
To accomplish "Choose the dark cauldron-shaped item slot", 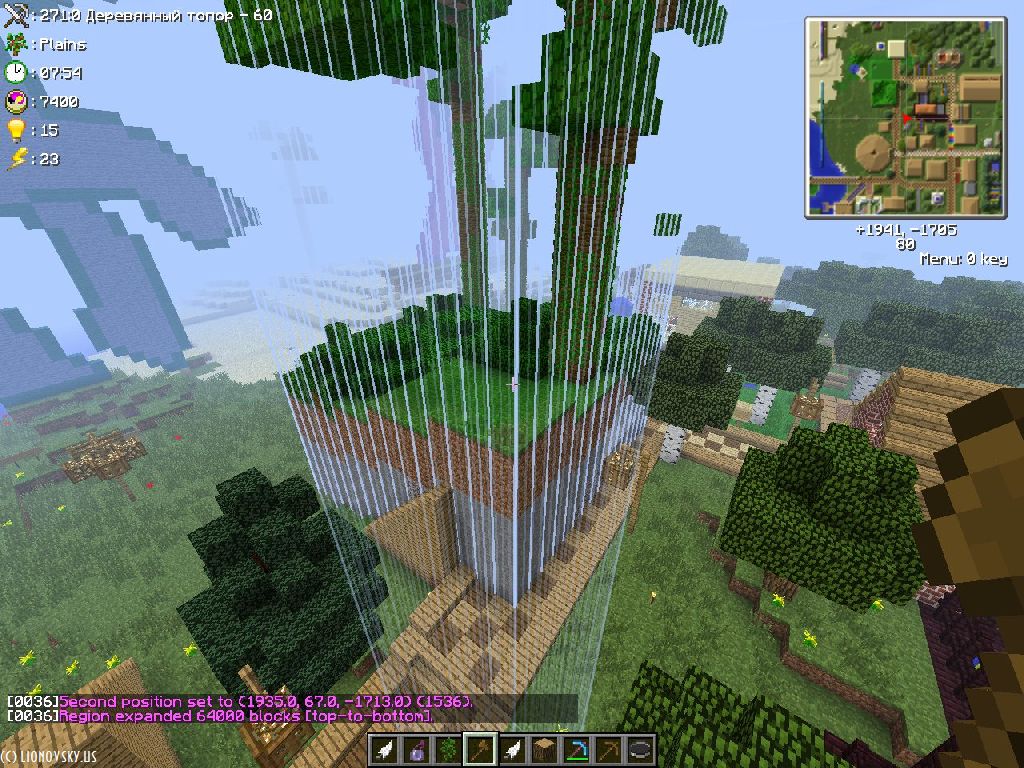I will click(641, 750).
